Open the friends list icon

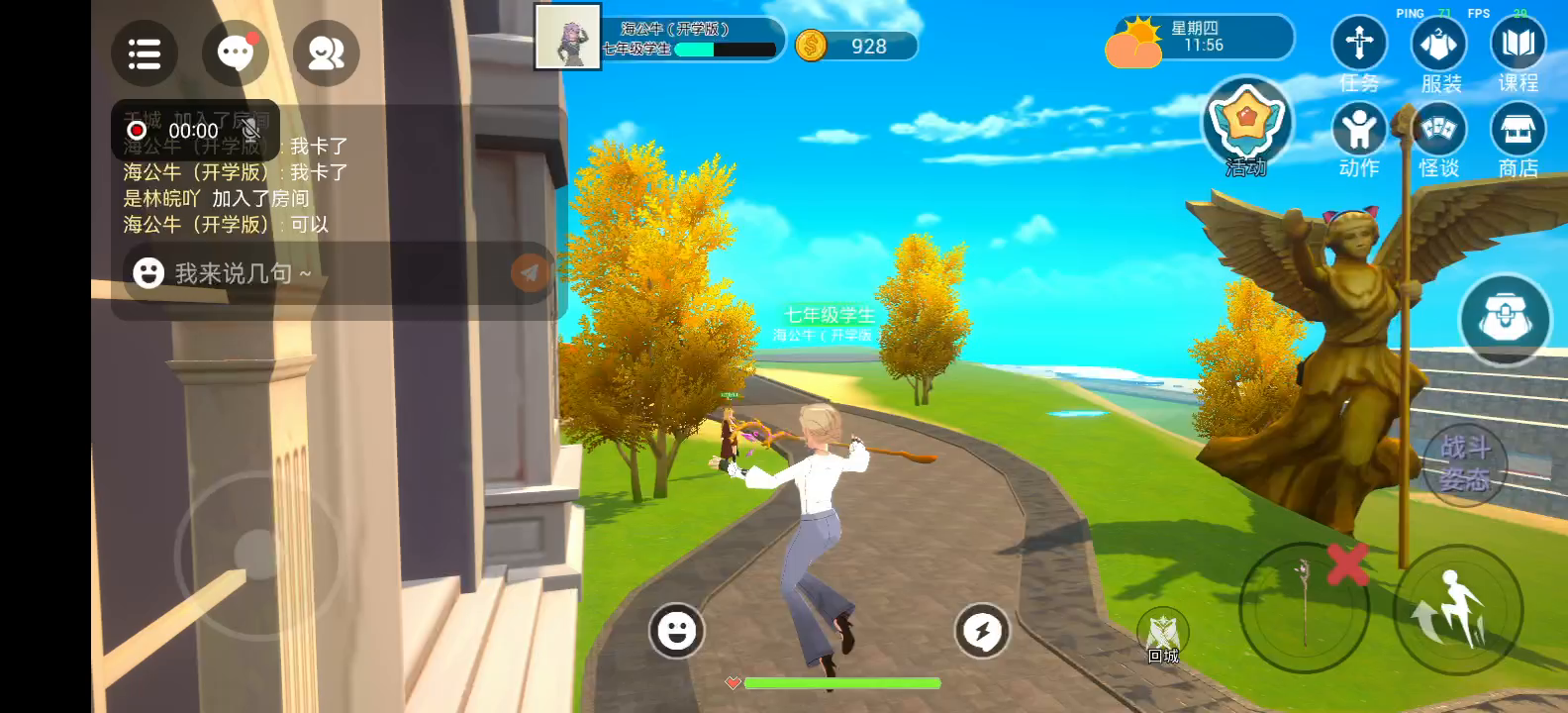[326, 53]
